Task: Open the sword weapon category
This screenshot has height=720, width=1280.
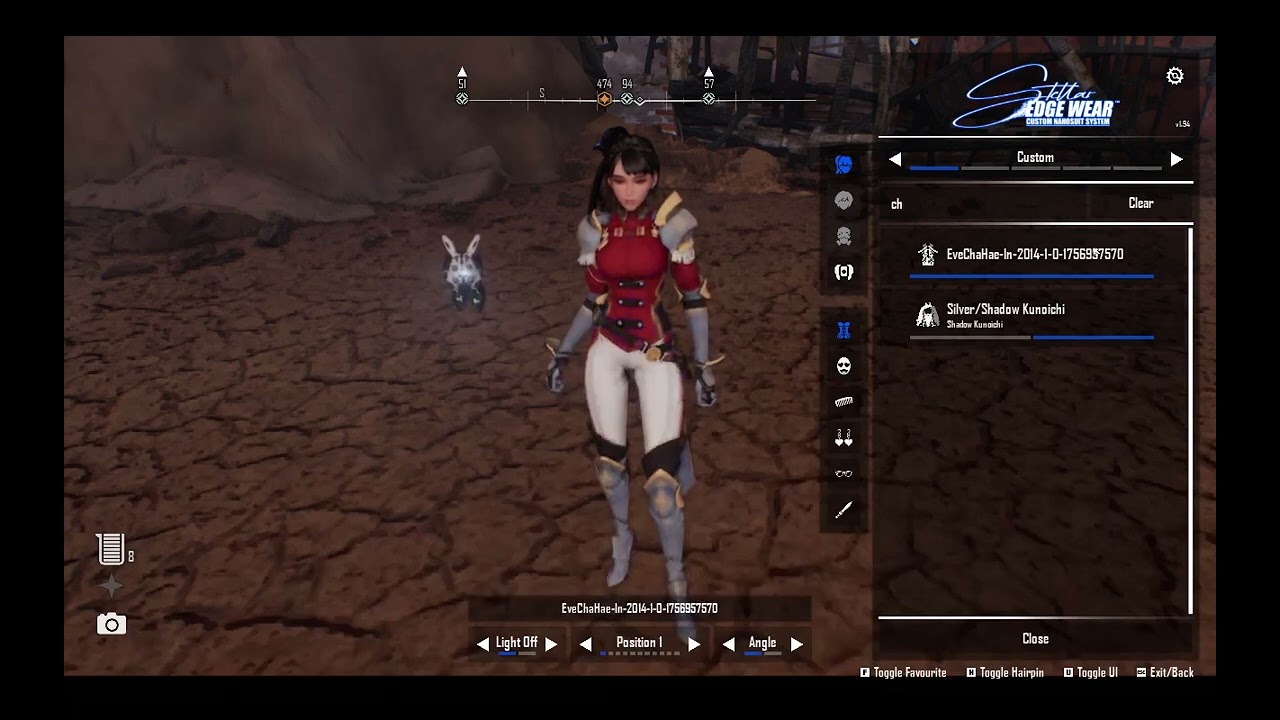Action: (x=844, y=510)
